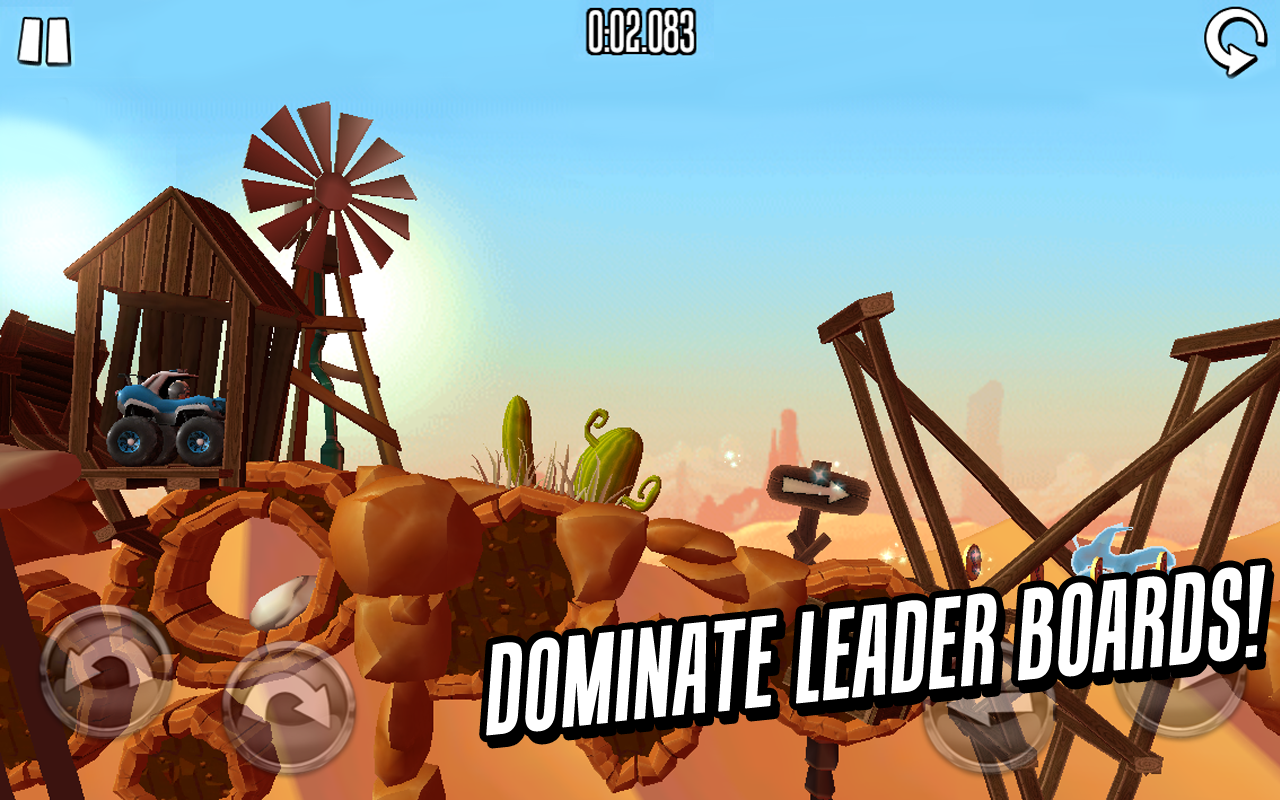Tap the restart level icon

[x=1233, y=40]
